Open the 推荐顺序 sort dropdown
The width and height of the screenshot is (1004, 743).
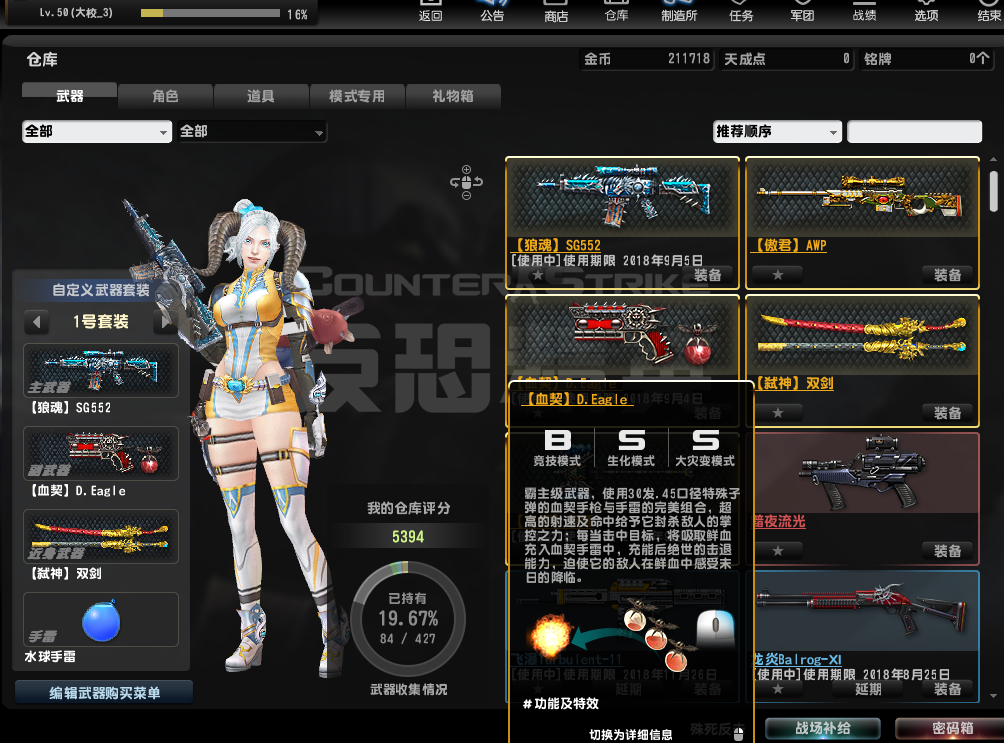777,132
